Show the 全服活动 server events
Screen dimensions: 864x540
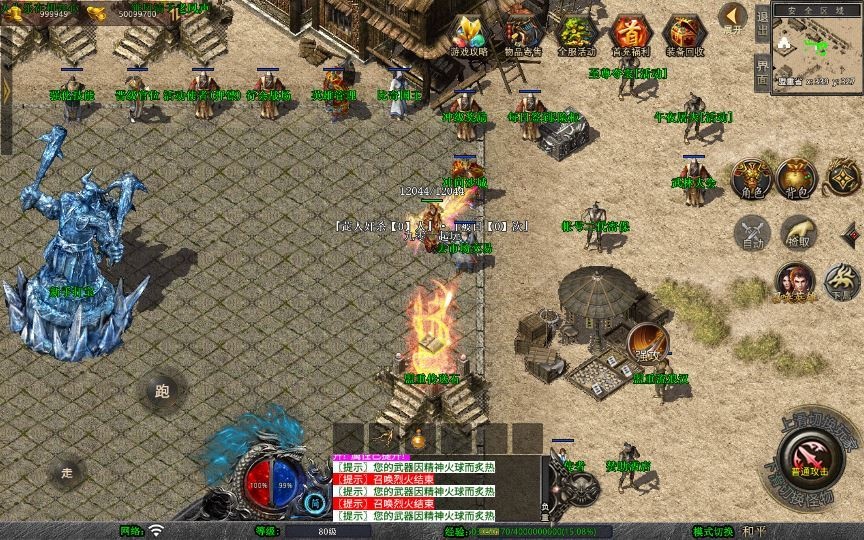575,35
